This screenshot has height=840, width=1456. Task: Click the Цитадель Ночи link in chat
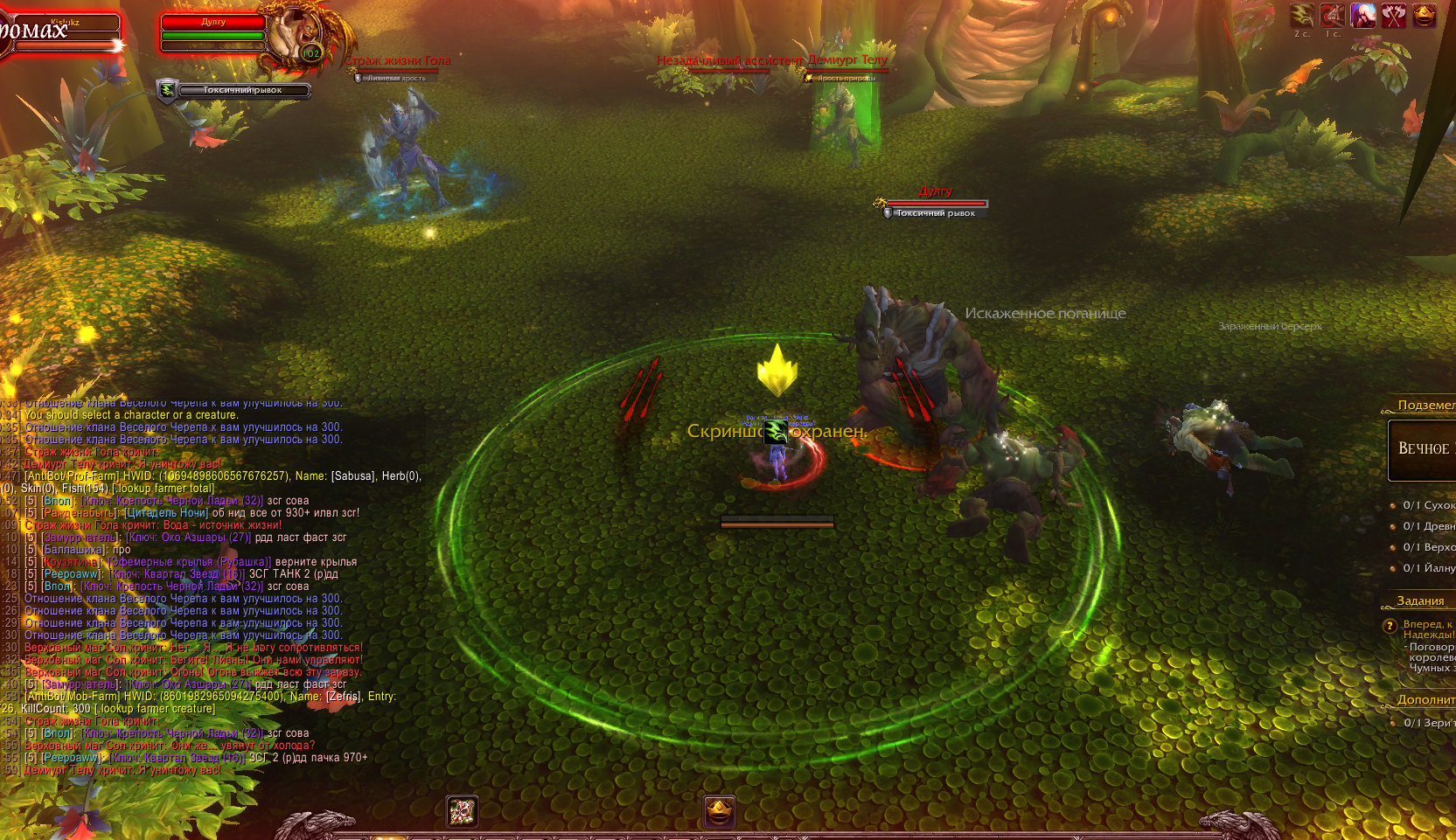tap(166, 513)
